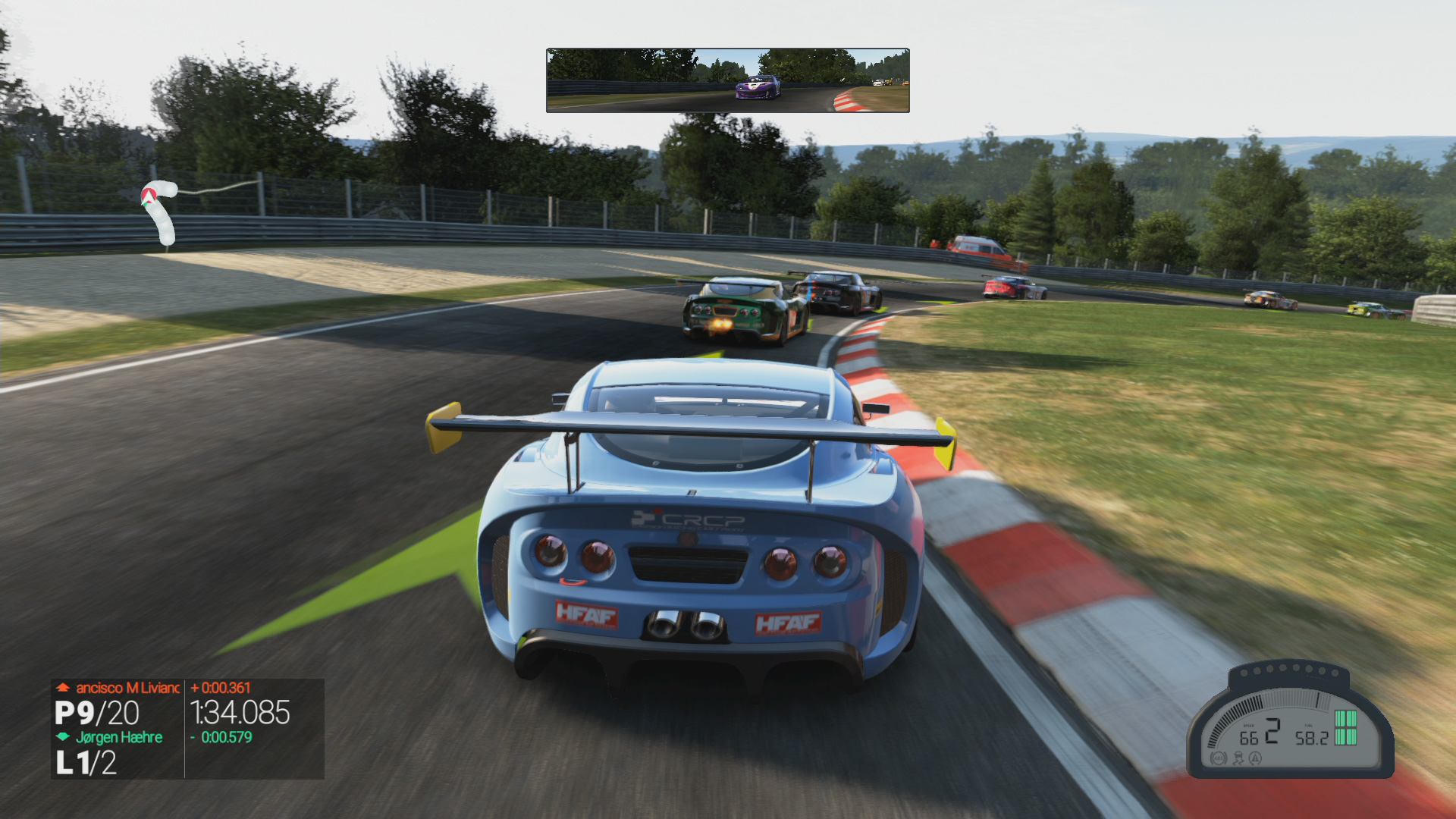Click the green tyre status indicator
The width and height of the screenshot is (1456, 819).
1345,728
